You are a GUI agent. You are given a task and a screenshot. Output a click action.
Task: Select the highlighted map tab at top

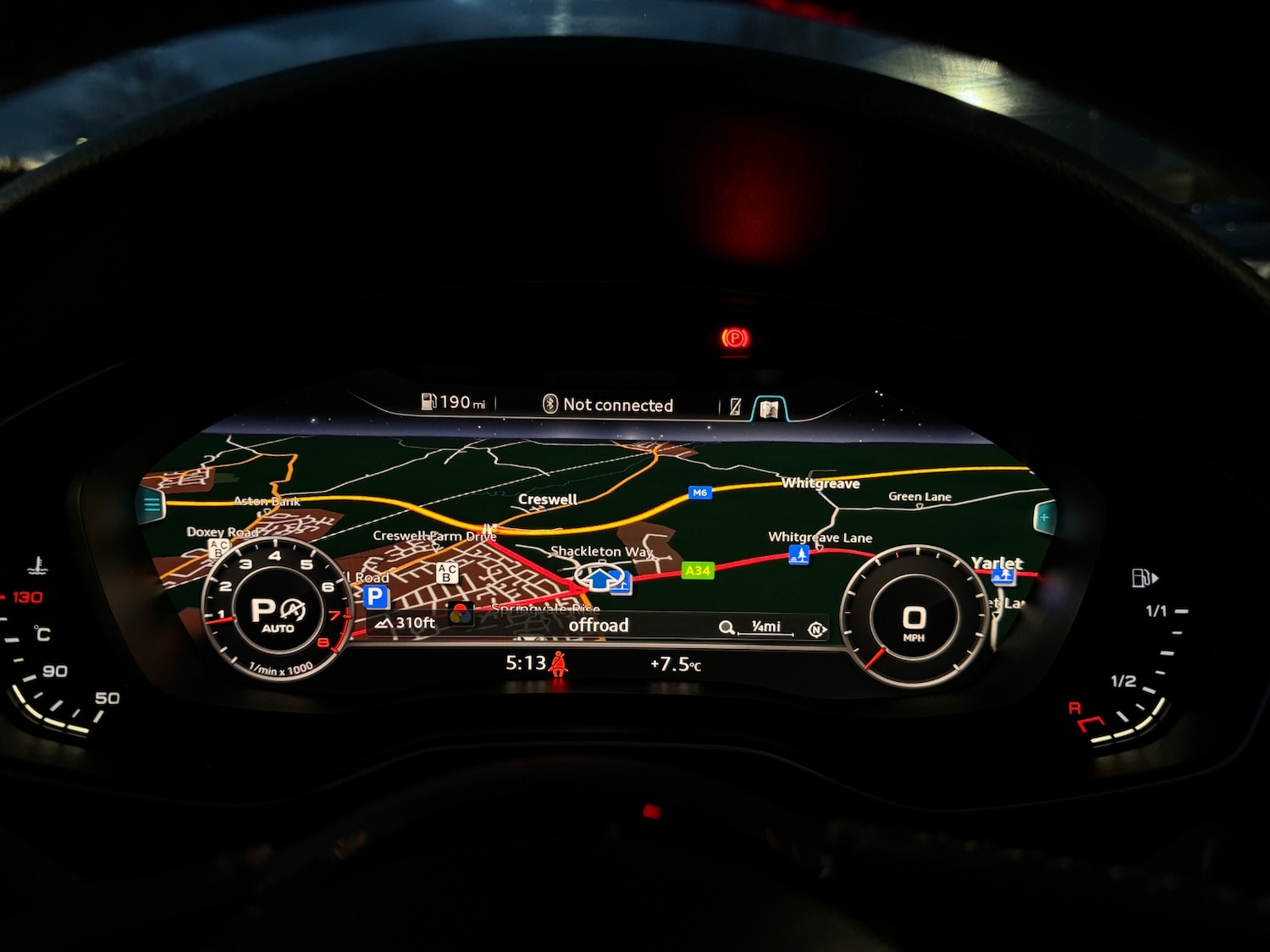click(x=769, y=409)
